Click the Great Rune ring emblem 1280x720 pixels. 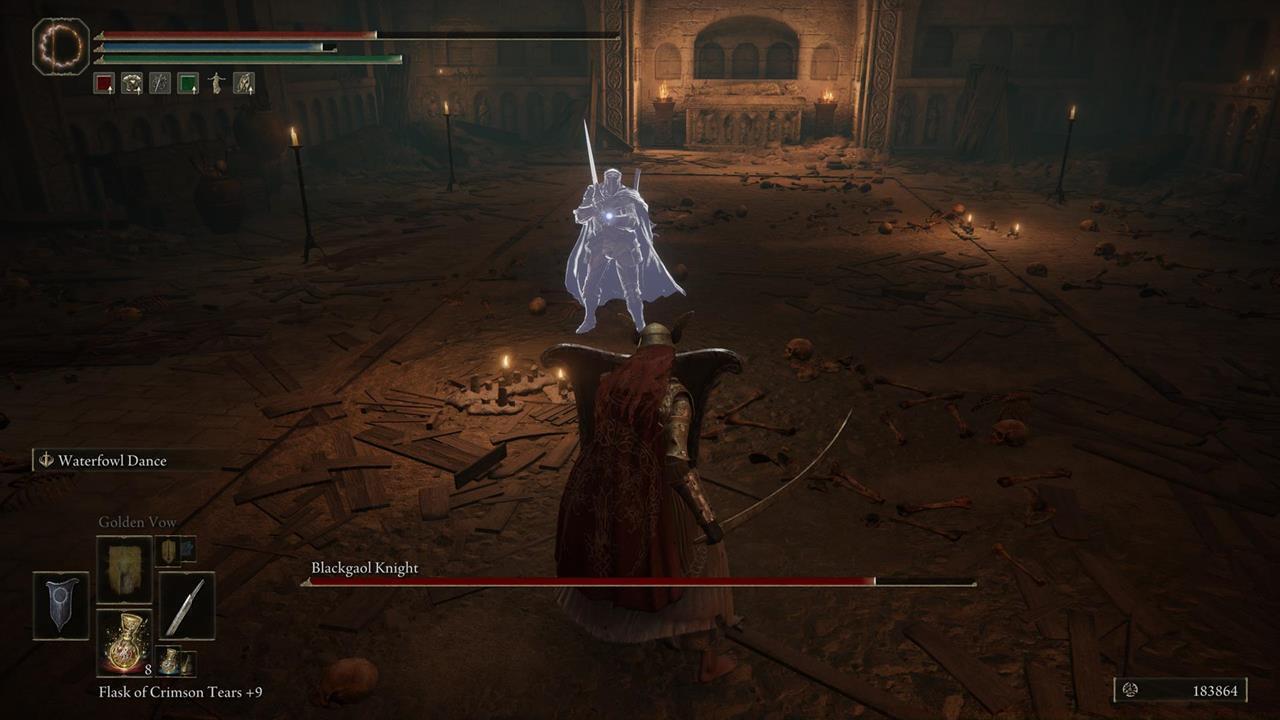(59, 45)
